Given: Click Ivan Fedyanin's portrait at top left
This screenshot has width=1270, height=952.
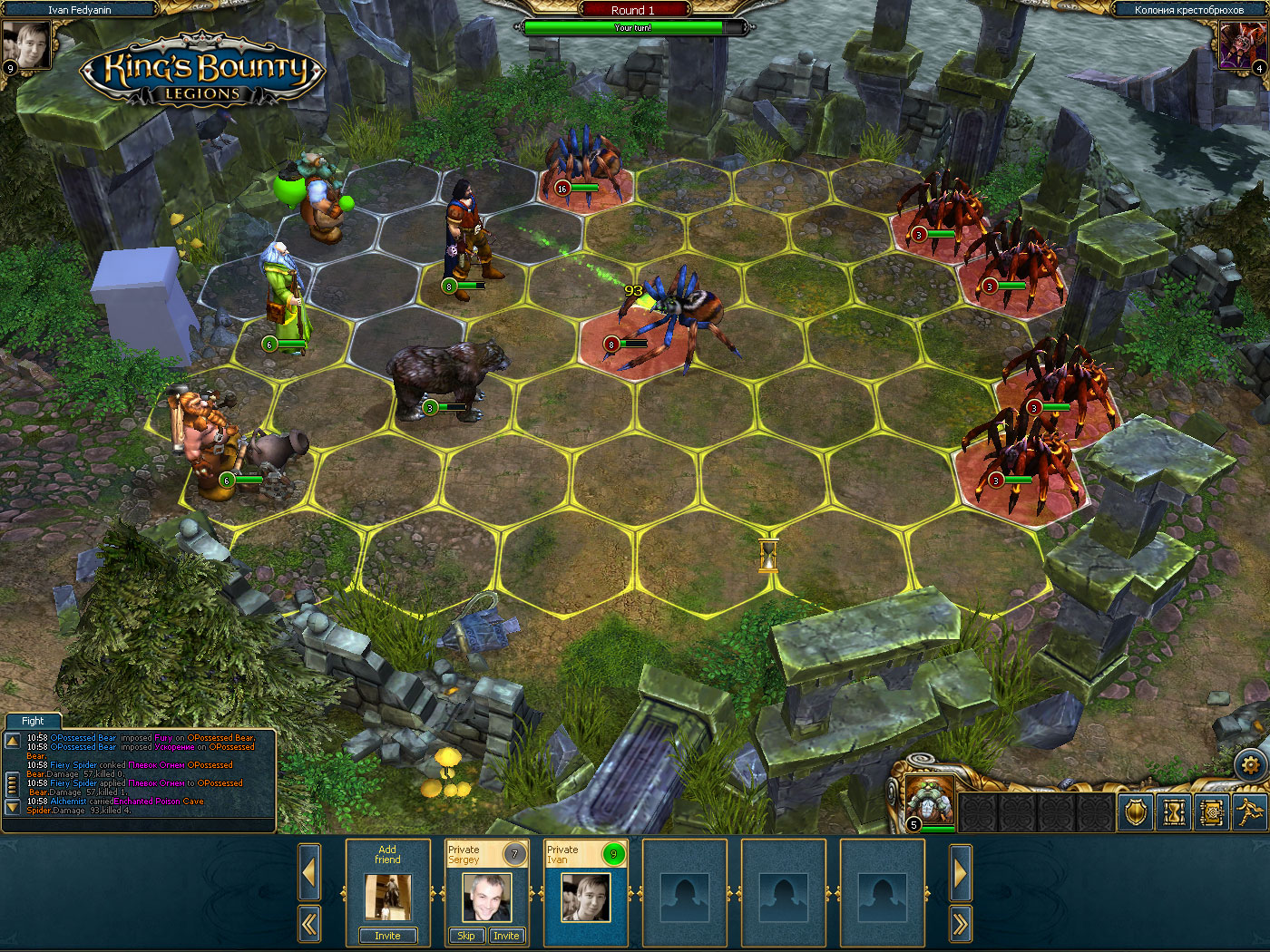Looking at the screenshot, I should 28,44.
